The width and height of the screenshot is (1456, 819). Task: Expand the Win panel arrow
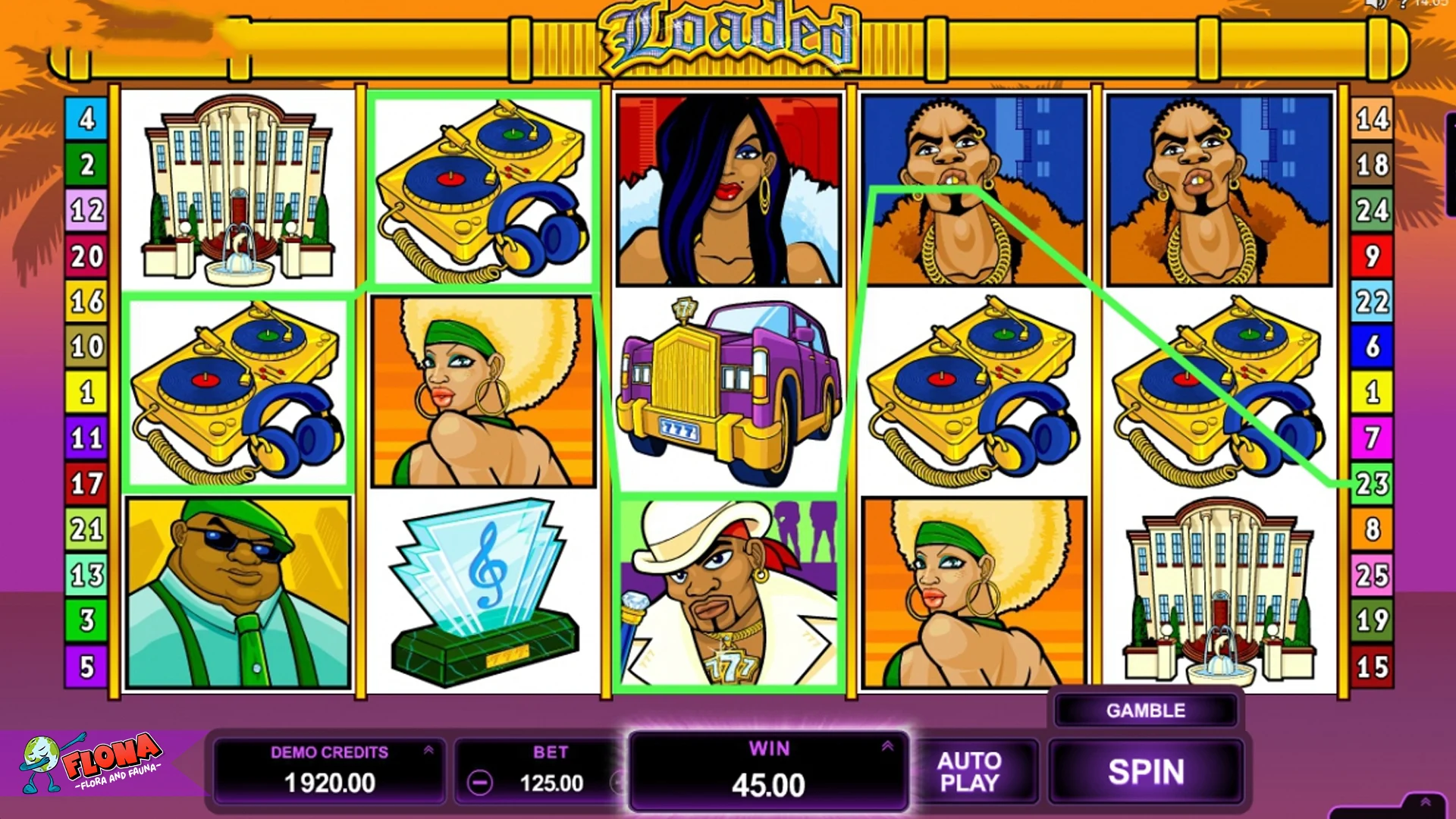coord(887,746)
